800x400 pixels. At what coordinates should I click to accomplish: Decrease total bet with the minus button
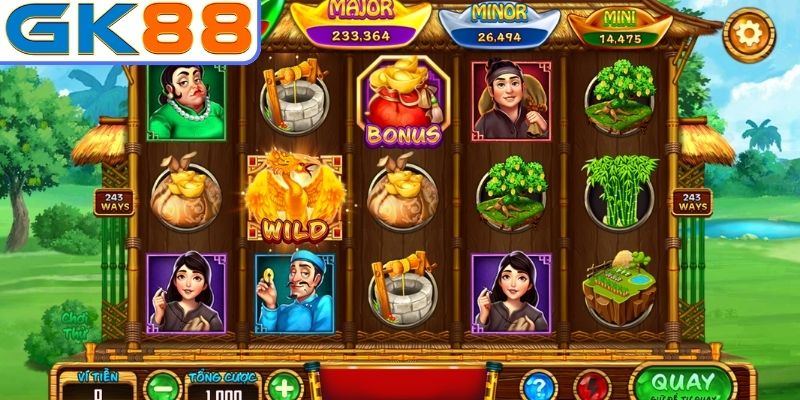coord(160,387)
